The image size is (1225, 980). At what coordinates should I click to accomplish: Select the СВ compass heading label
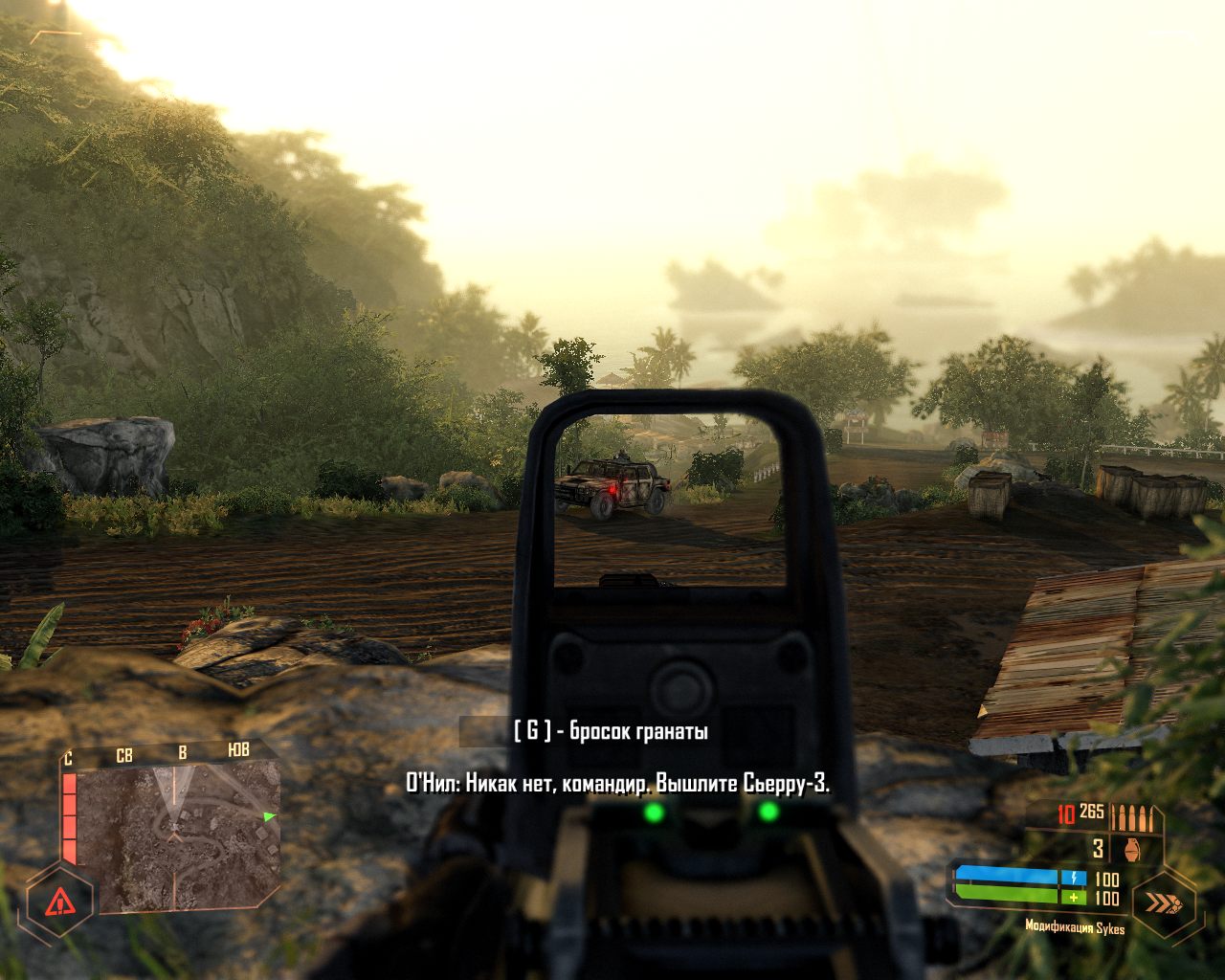tap(124, 755)
